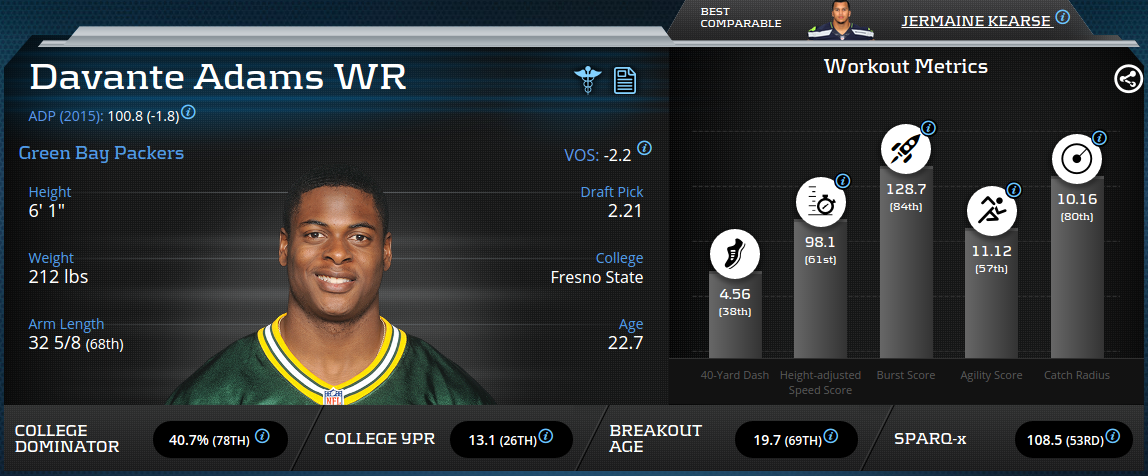Click info icon next to Jermaine Kearse
This screenshot has width=1148, height=476.
(x=1063, y=17)
